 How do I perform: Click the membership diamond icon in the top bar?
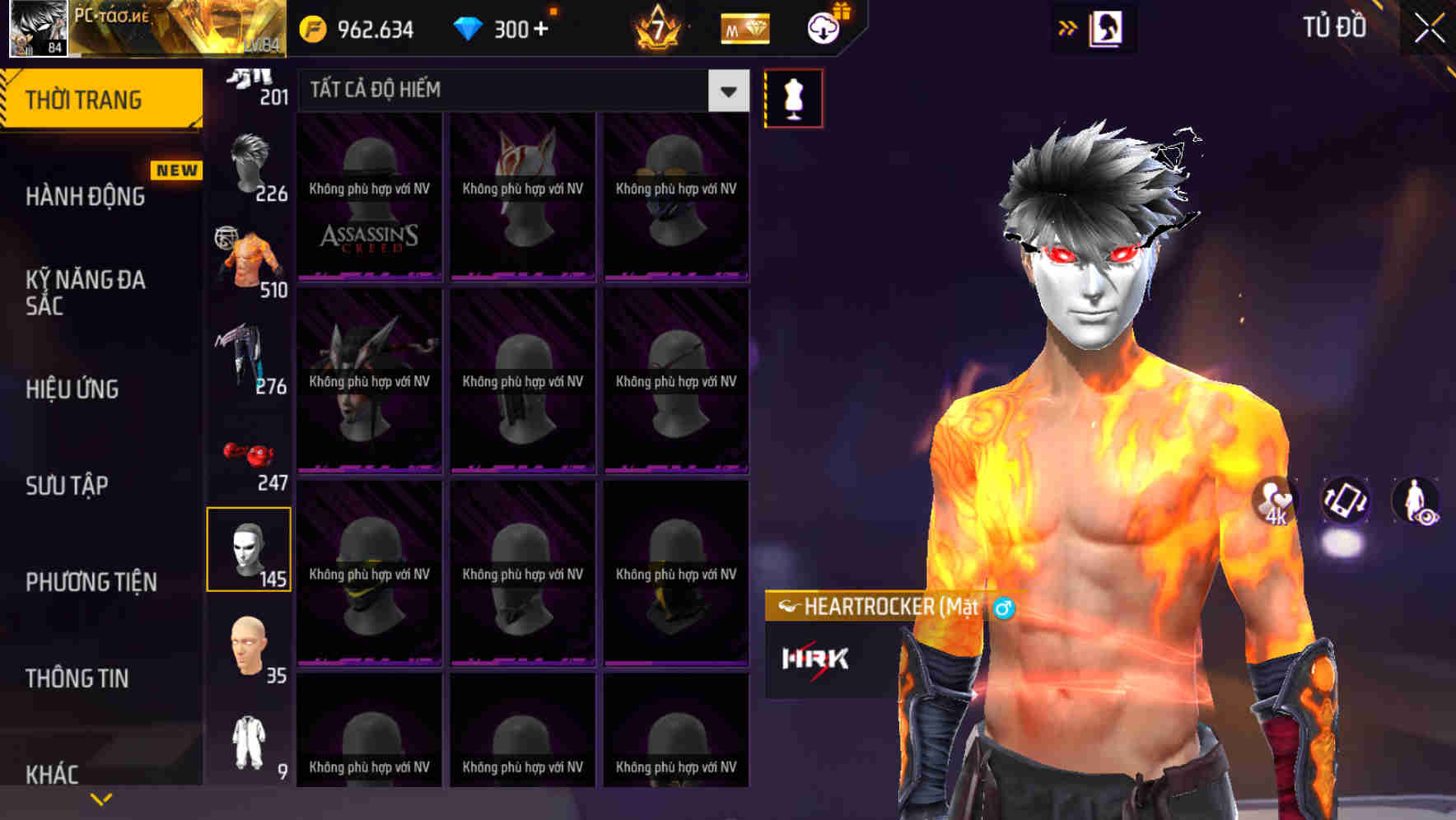[744, 28]
